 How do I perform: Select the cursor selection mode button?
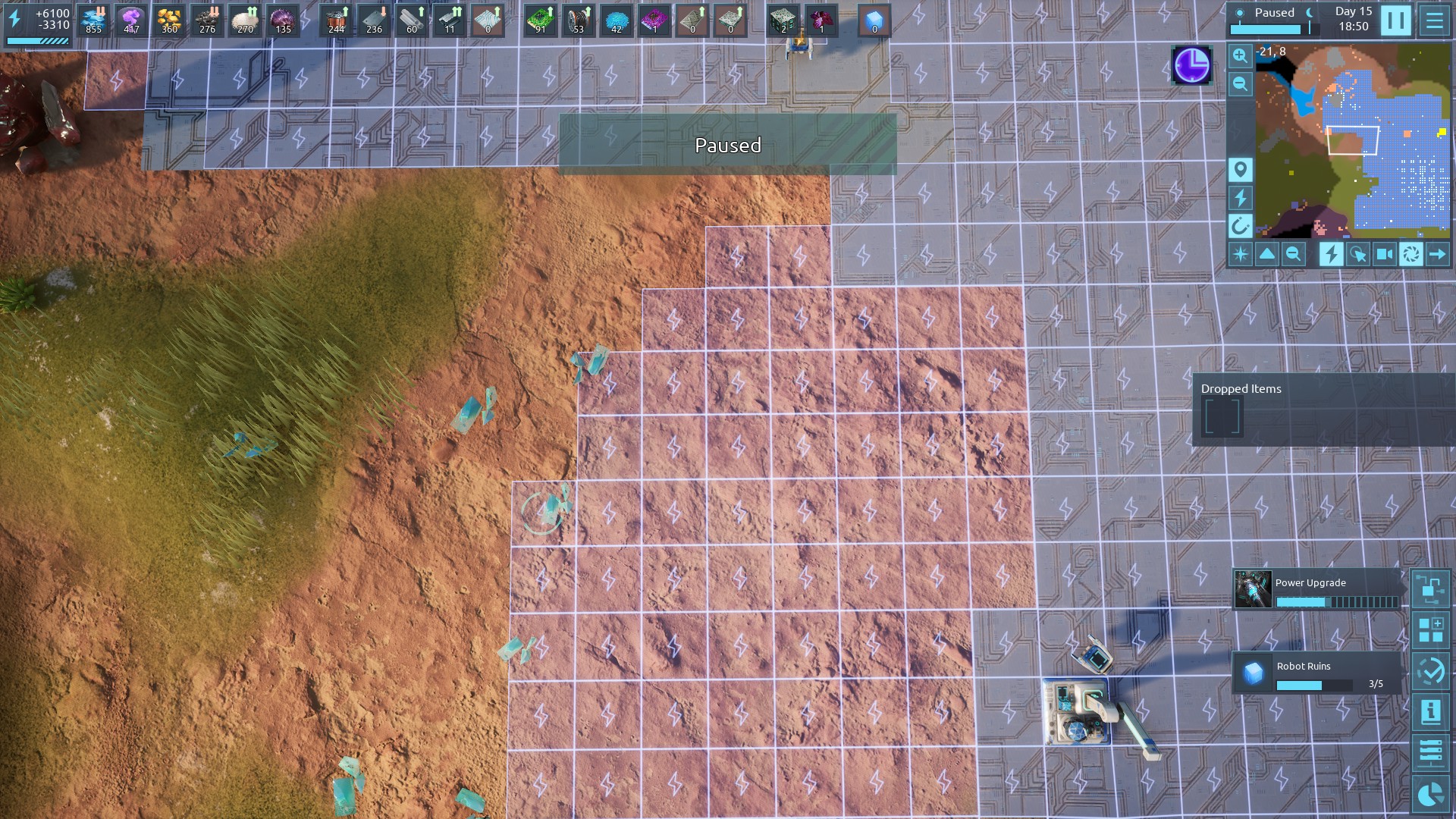point(1357,255)
